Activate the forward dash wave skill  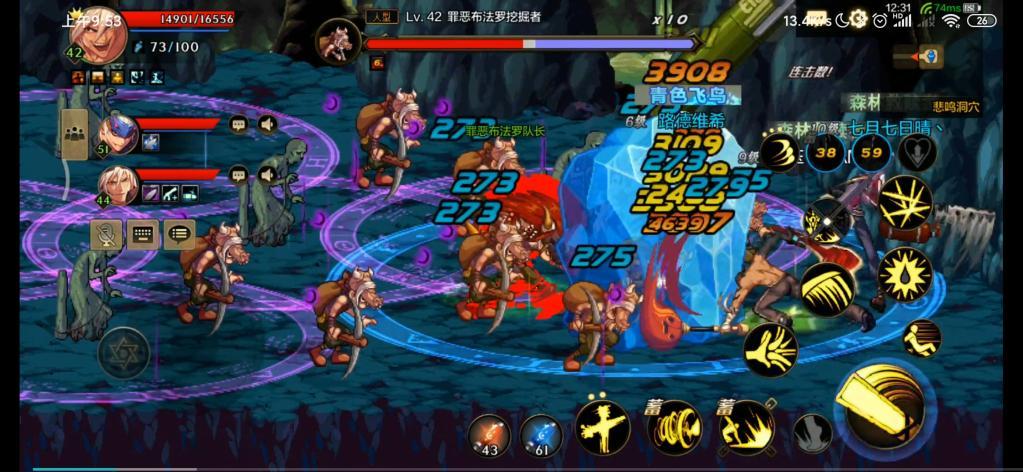pyautogui.click(x=770, y=349)
